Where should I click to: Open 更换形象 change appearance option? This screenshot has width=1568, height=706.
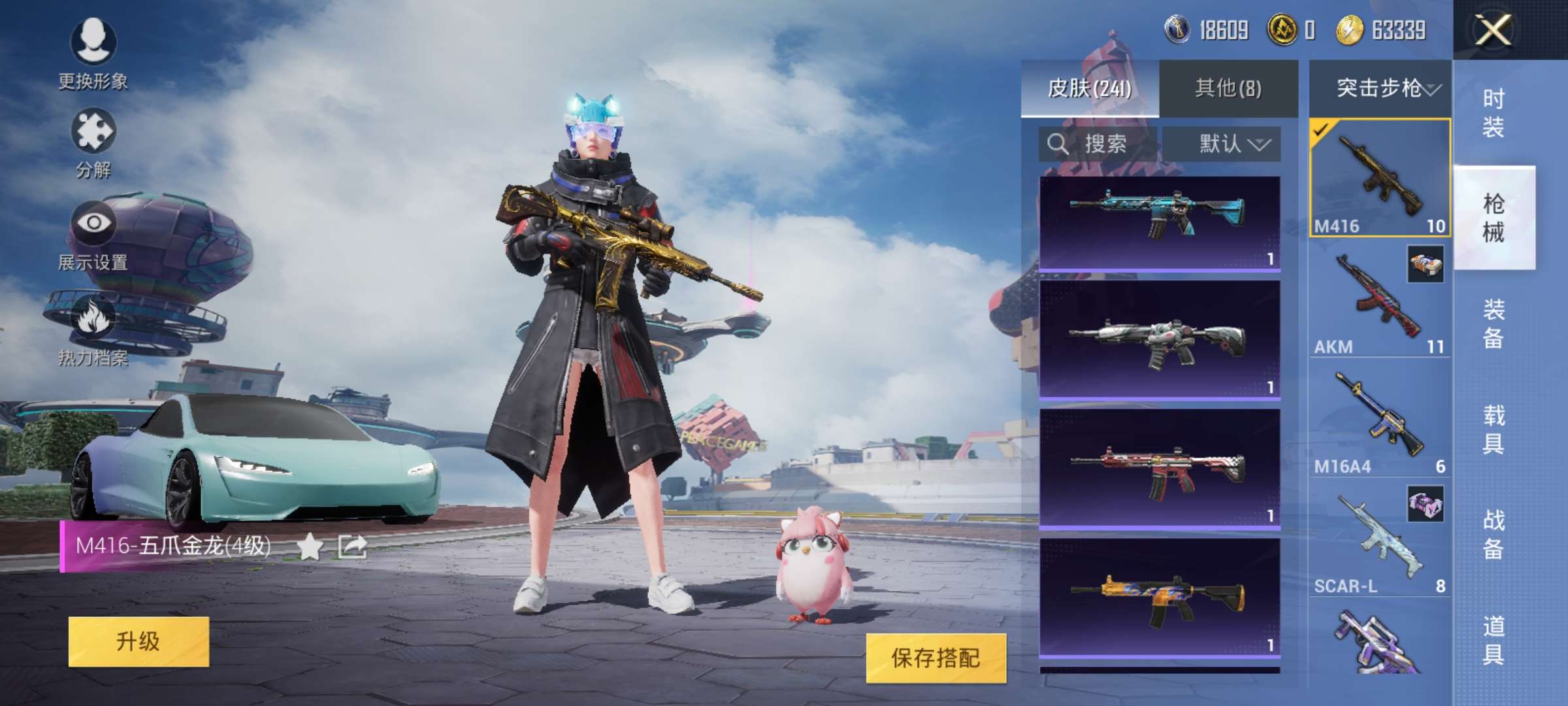93,54
